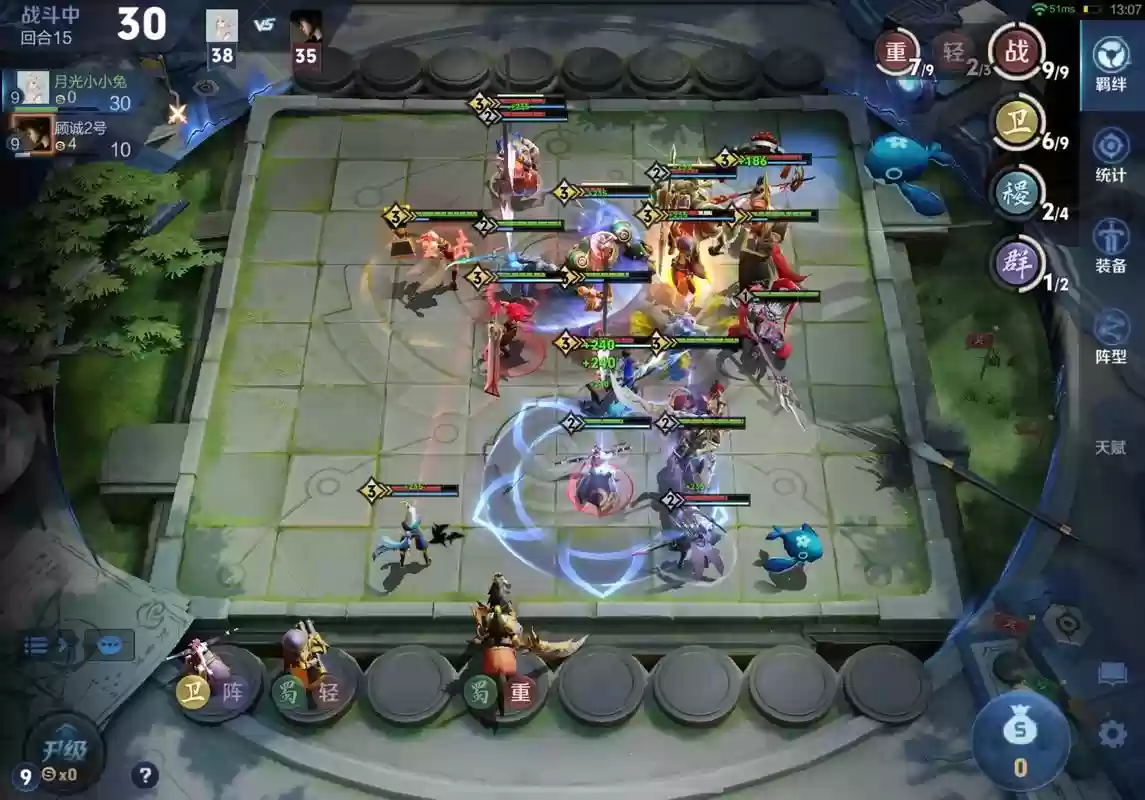The height and width of the screenshot is (800, 1145).
Task: Open the 统计 statistics tab
Action: [1111, 157]
